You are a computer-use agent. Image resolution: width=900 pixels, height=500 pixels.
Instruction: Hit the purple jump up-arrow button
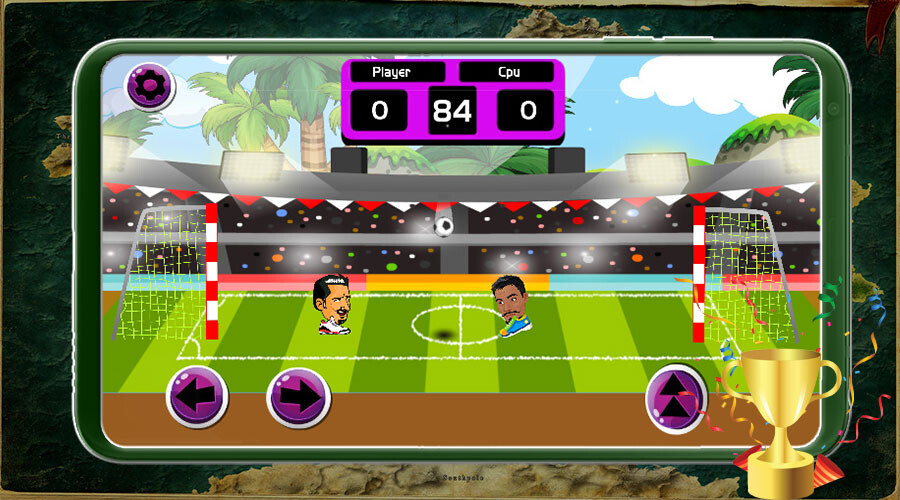676,397
